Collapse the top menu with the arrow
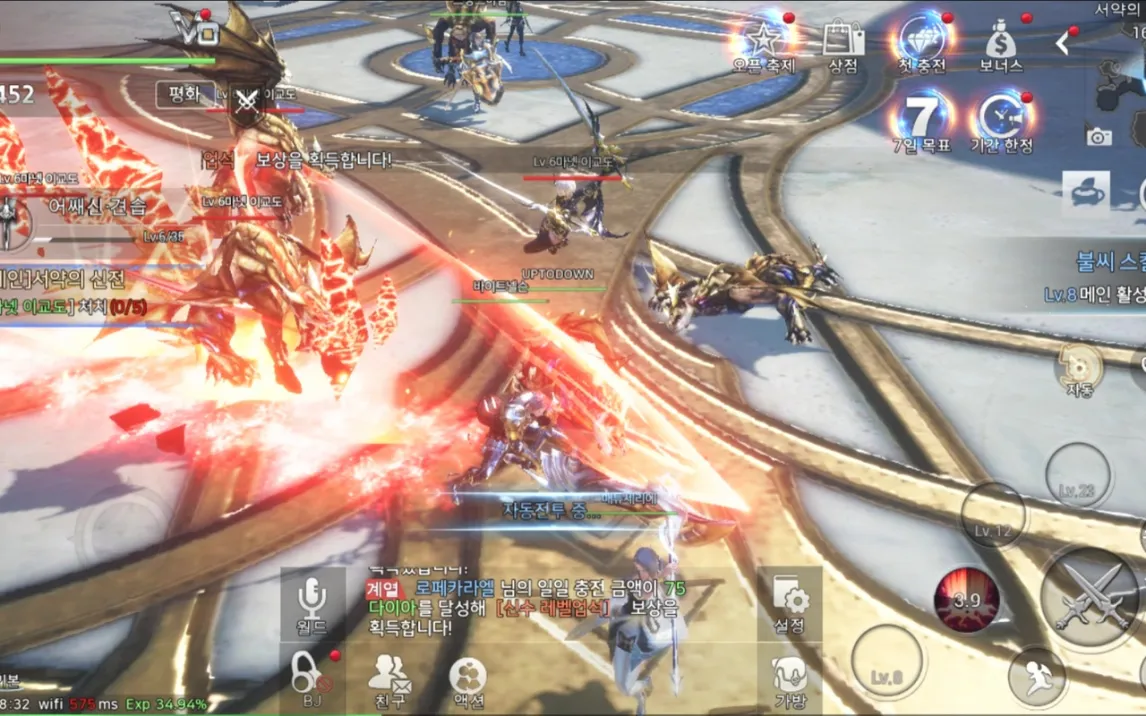 click(1063, 43)
